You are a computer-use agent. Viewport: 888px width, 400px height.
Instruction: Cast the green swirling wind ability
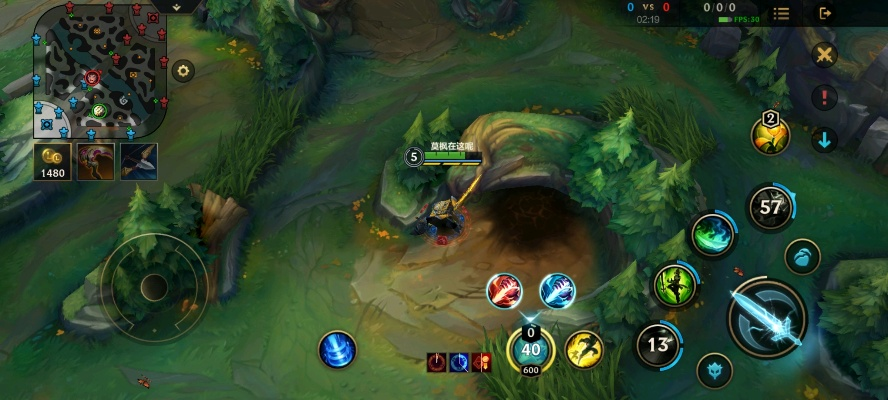(x=713, y=235)
